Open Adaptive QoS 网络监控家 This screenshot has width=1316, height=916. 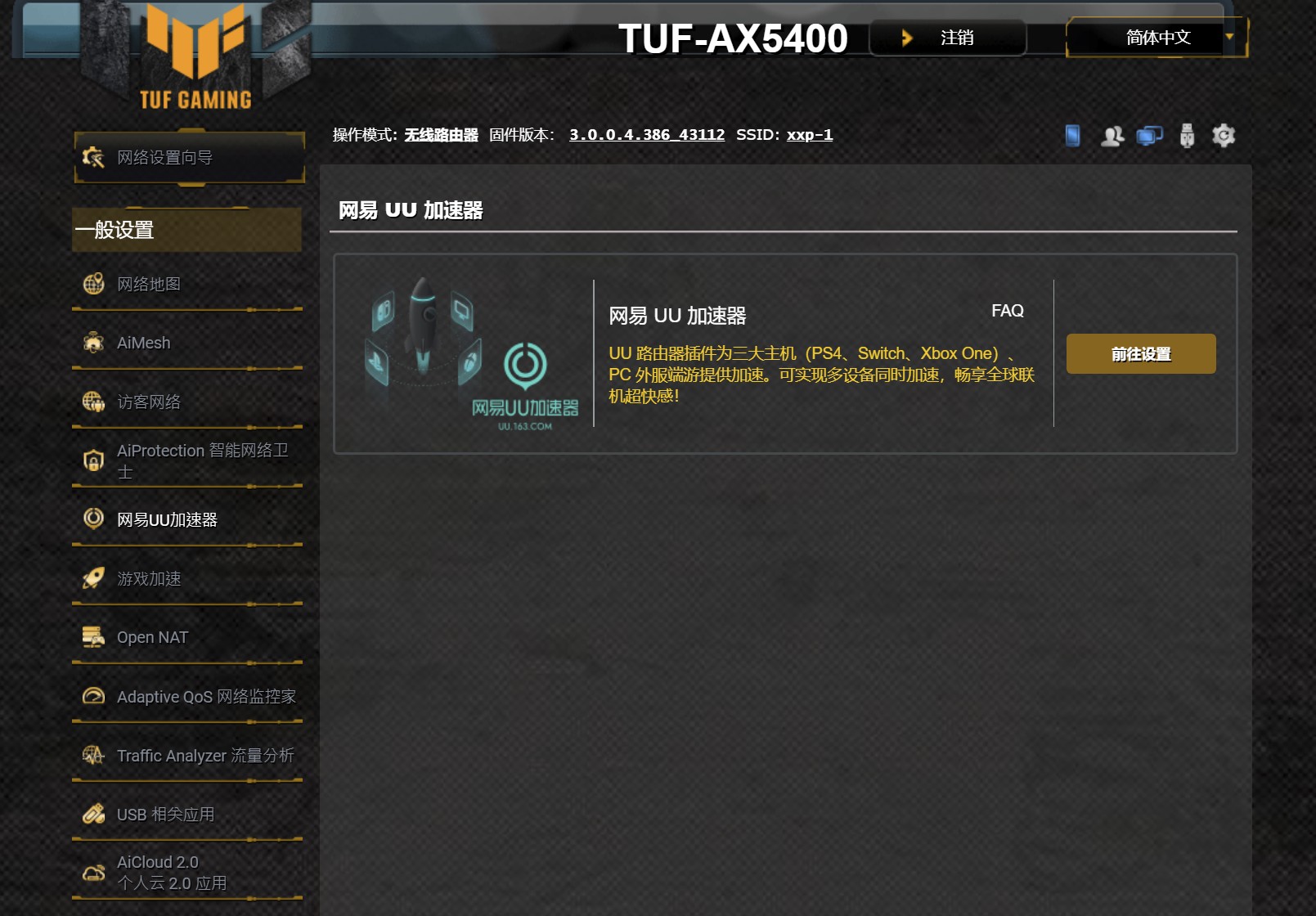94,697
